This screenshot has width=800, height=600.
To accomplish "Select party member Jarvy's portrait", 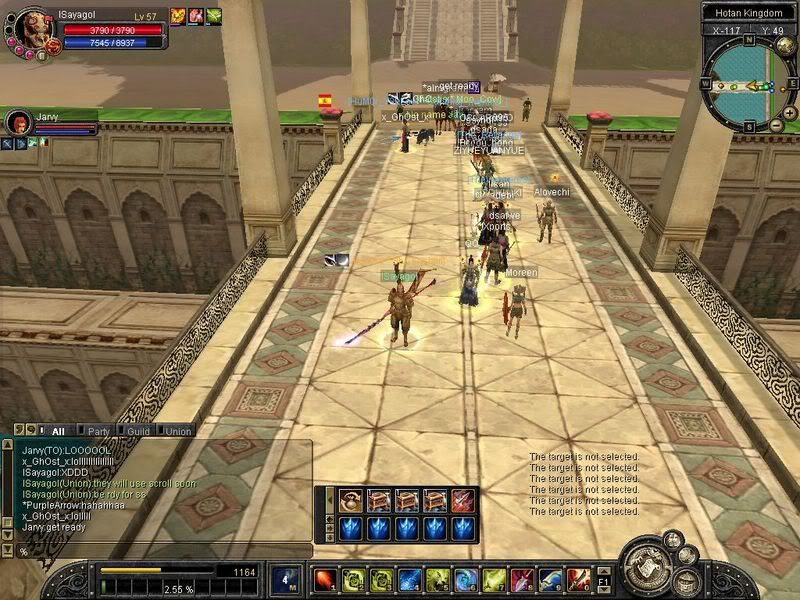I will coord(17,122).
